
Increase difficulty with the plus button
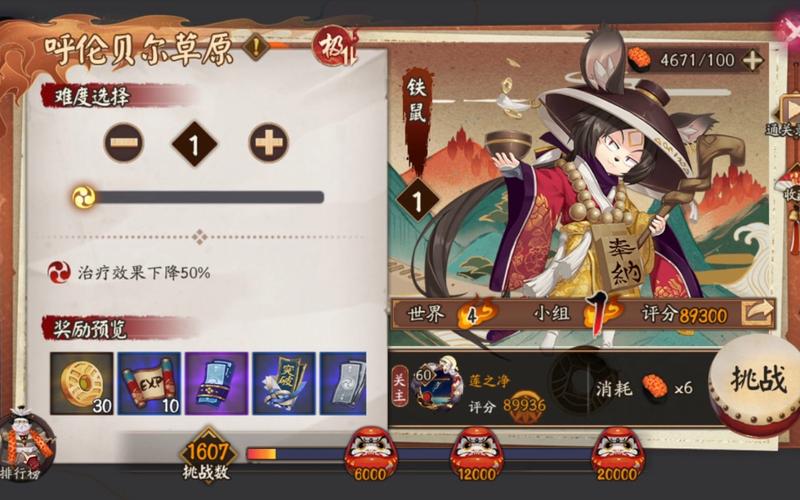pos(268,144)
